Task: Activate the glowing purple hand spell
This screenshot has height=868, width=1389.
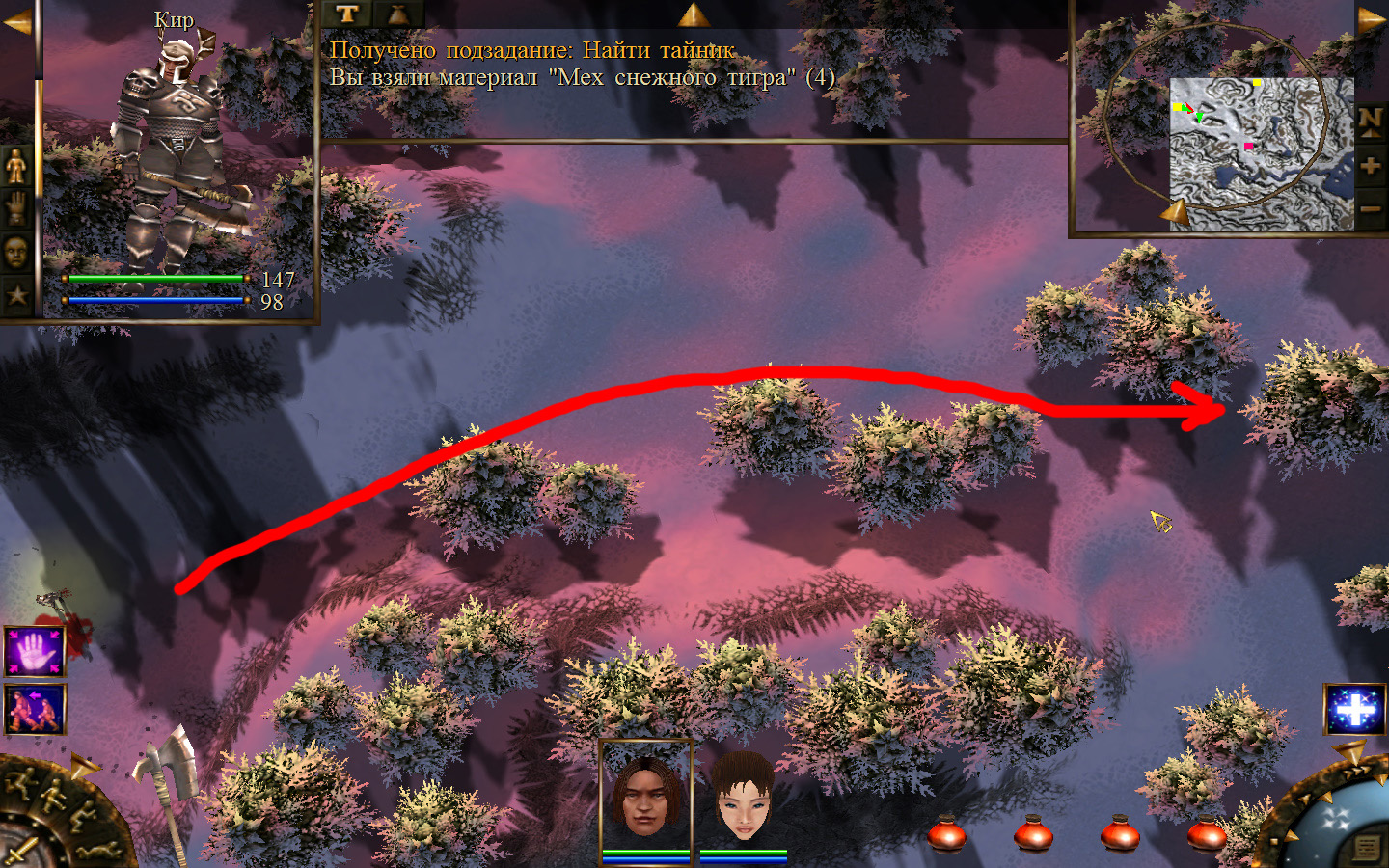Action: [x=35, y=652]
